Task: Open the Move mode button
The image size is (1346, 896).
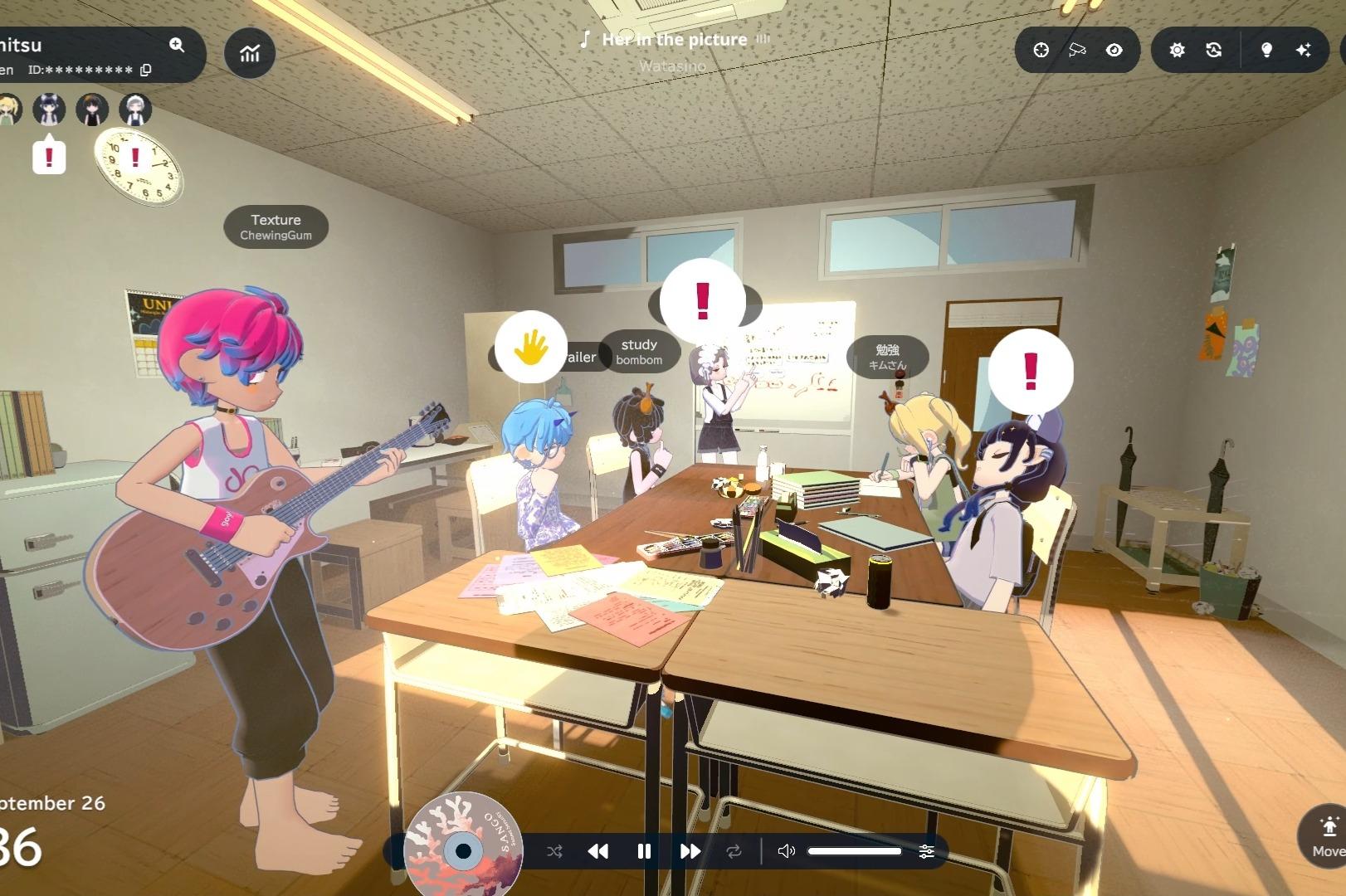Action: pos(1328,835)
